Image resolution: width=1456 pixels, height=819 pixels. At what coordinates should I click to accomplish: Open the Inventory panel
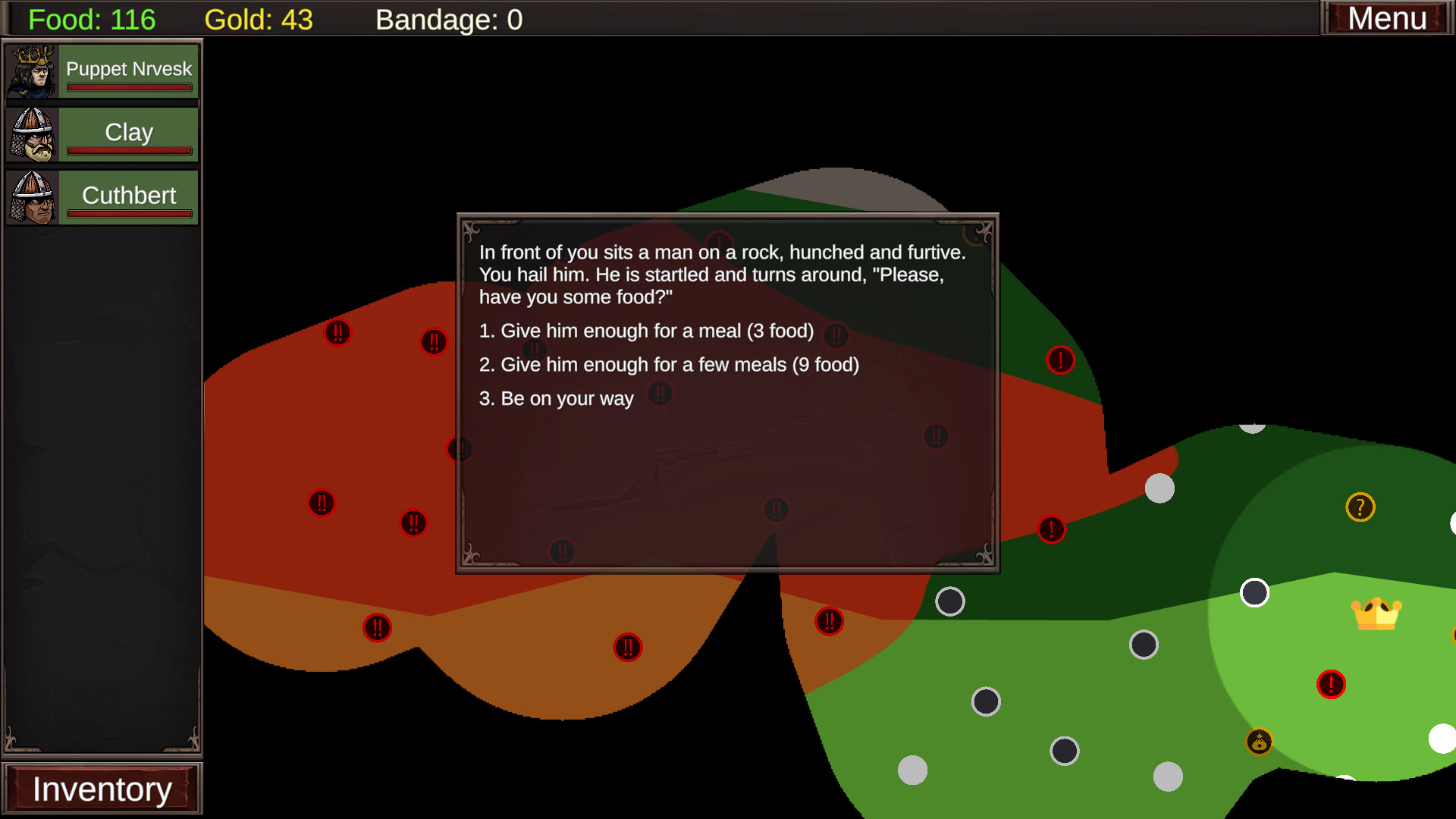102,789
